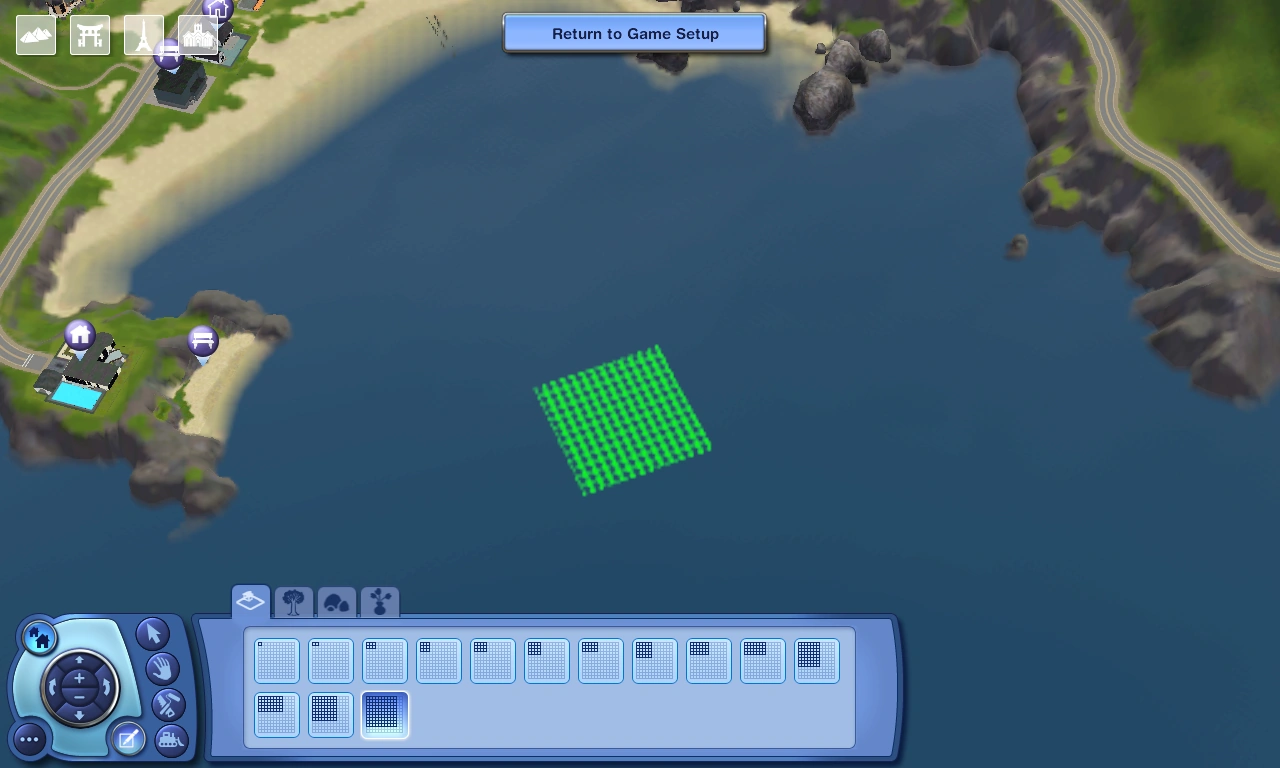Screen dimensions: 1280x768
Task: Switch to the Trees tab
Action: 293,601
